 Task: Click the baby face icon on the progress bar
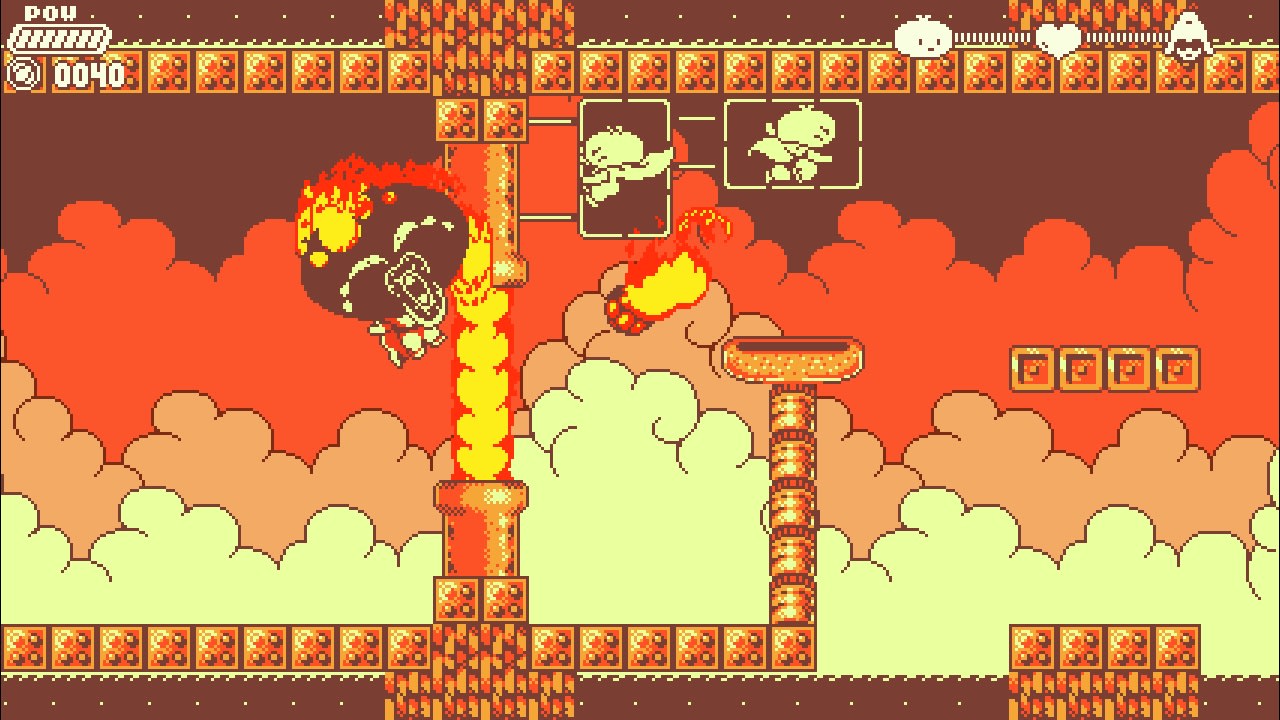[925, 38]
